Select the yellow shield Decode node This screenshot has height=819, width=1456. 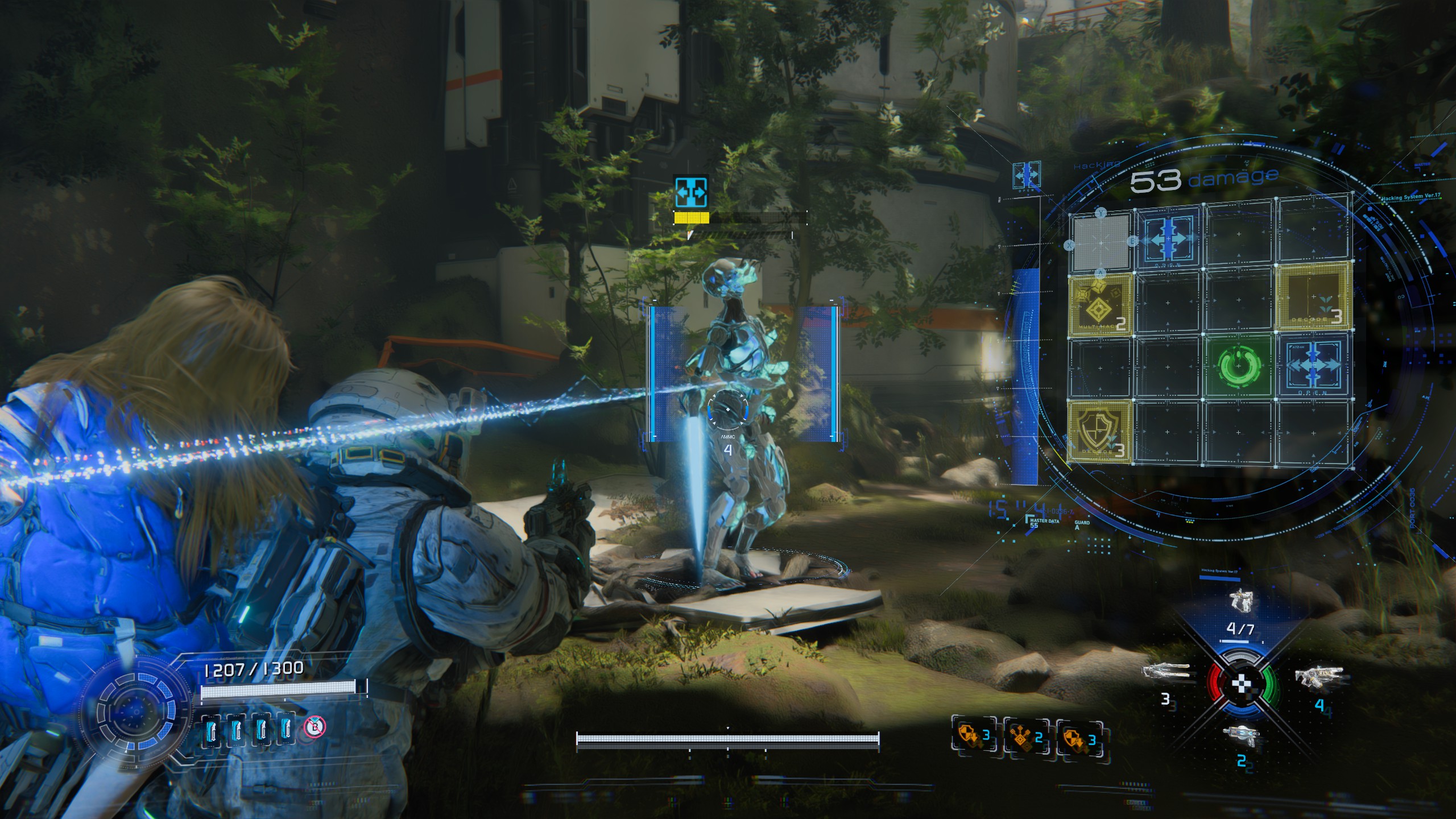(x=1099, y=431)
